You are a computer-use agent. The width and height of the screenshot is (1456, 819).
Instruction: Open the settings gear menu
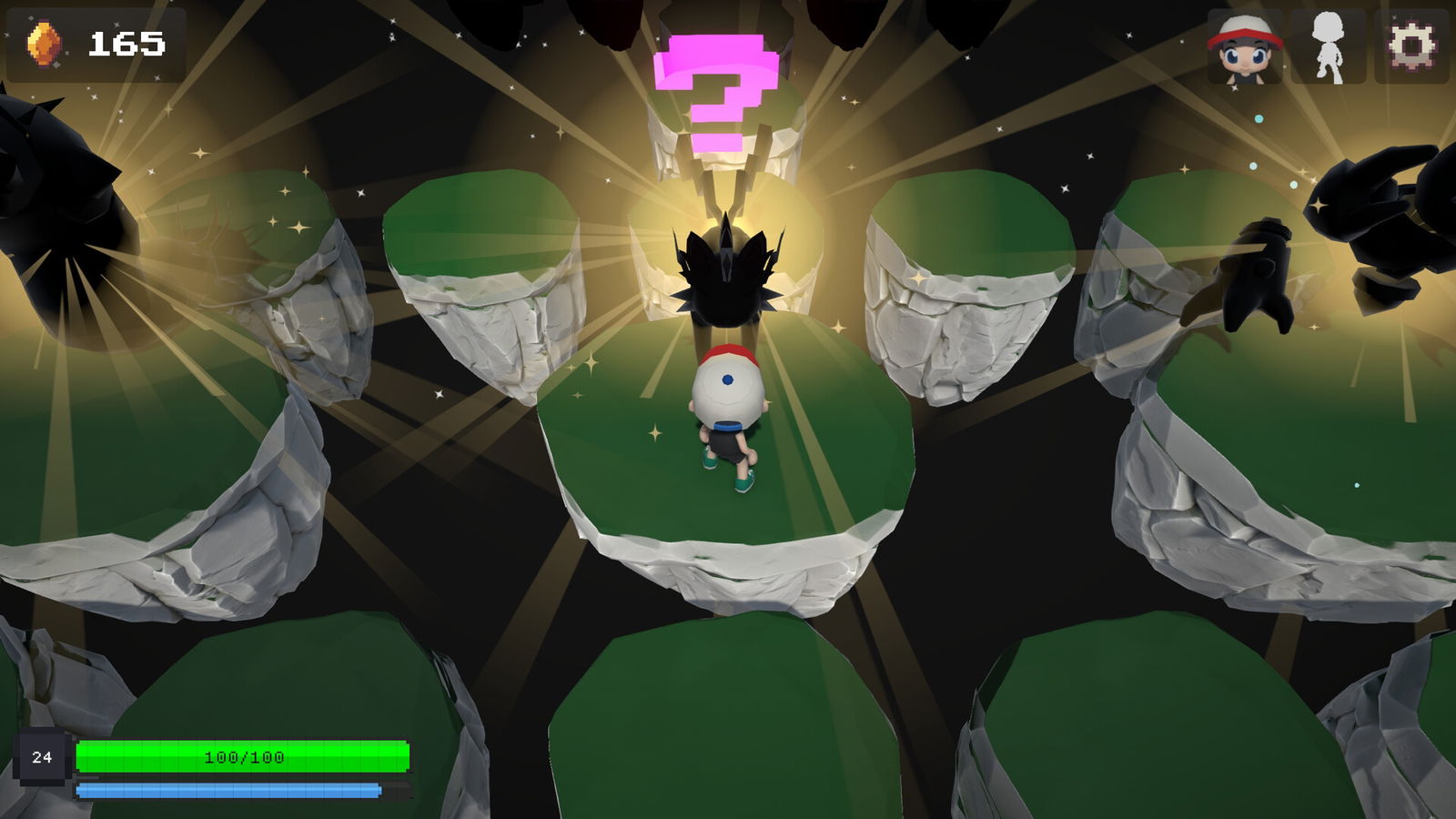[1411, 43]
